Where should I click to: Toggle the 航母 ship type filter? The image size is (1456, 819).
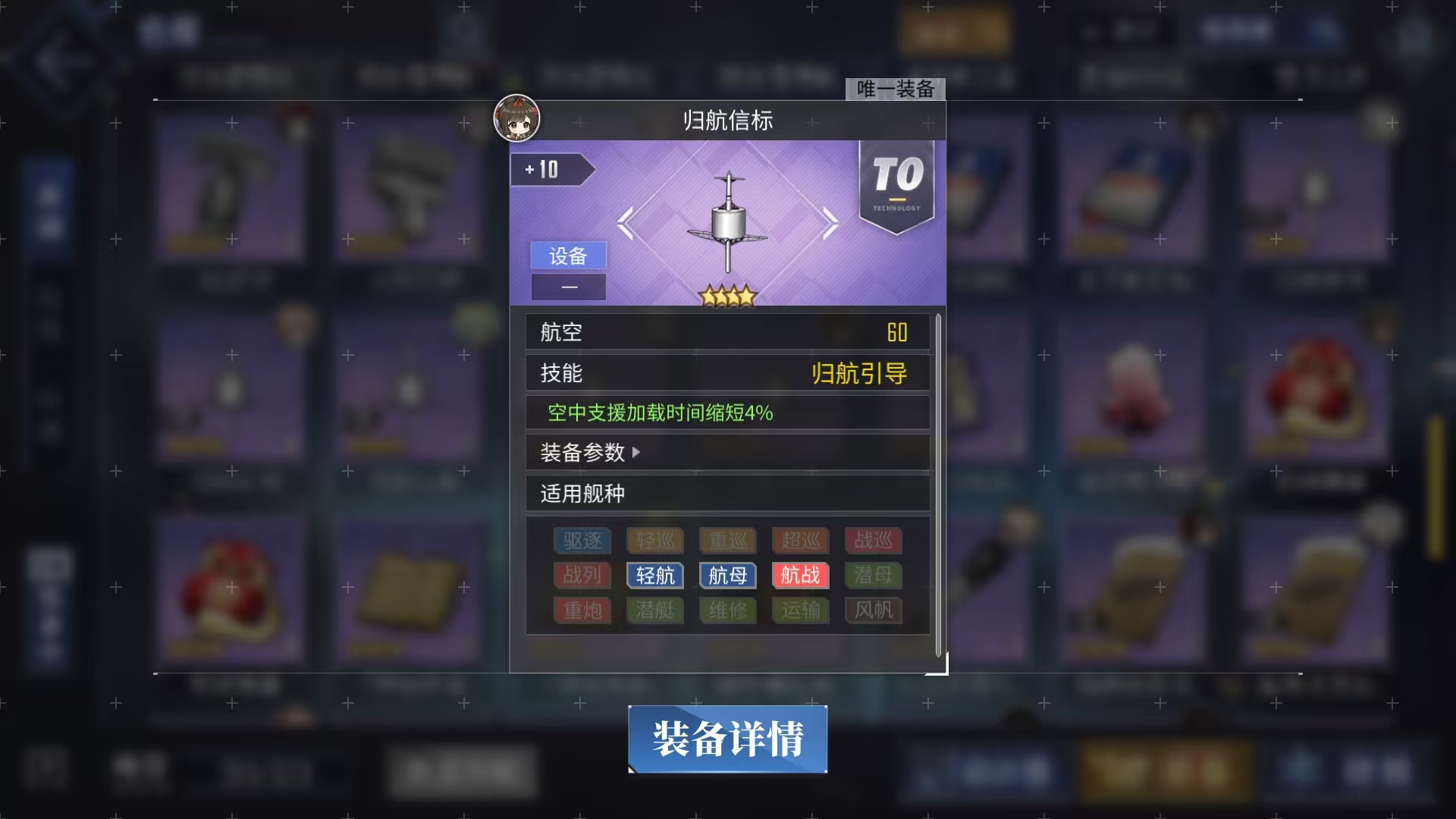(727, 576)
